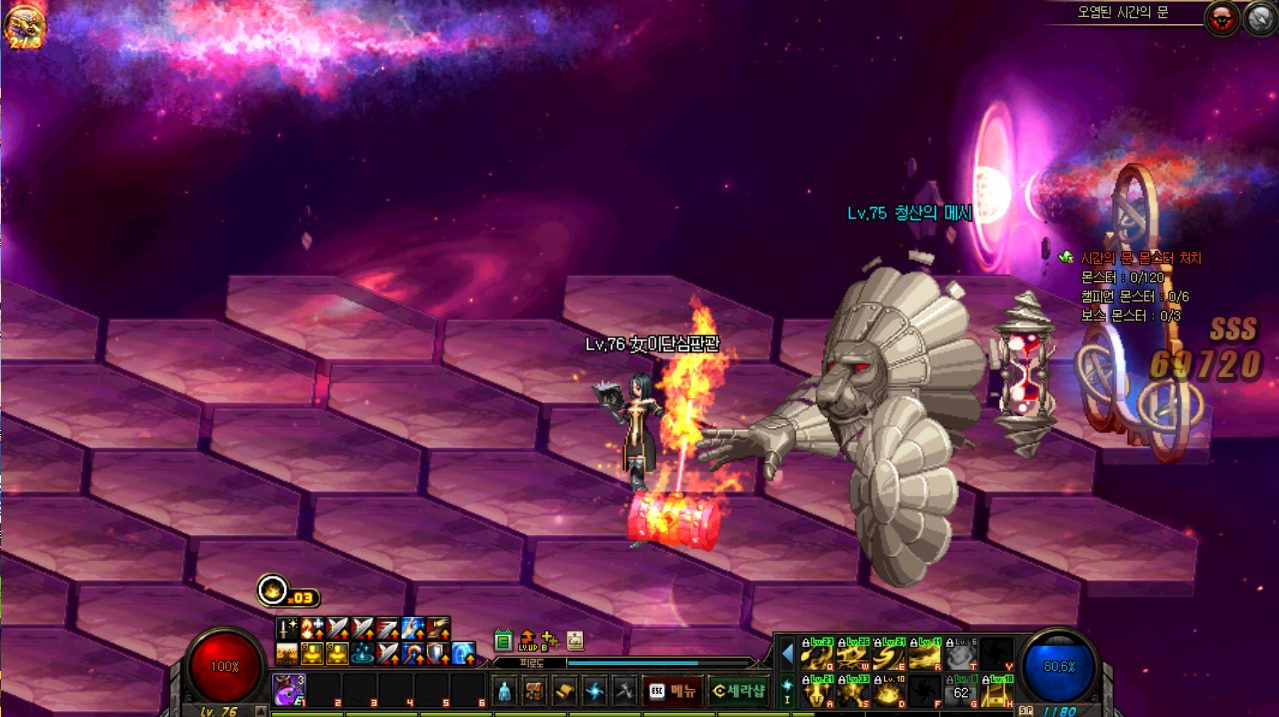Image resolution: width=1279 pixels, height=717 pixels.
Task: Open the character silhouette info button
Action: point(504,690)
